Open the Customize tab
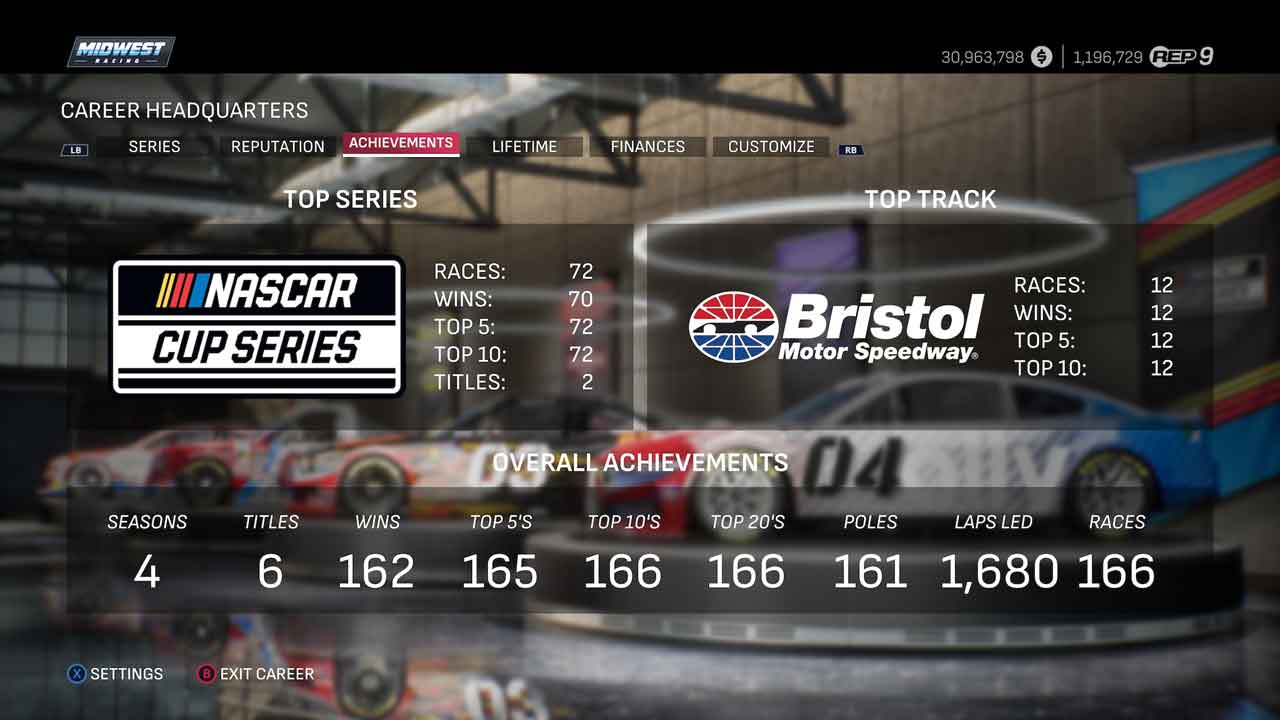The height and width of the screenshot is (720, 1280). (x=771, y=146)
